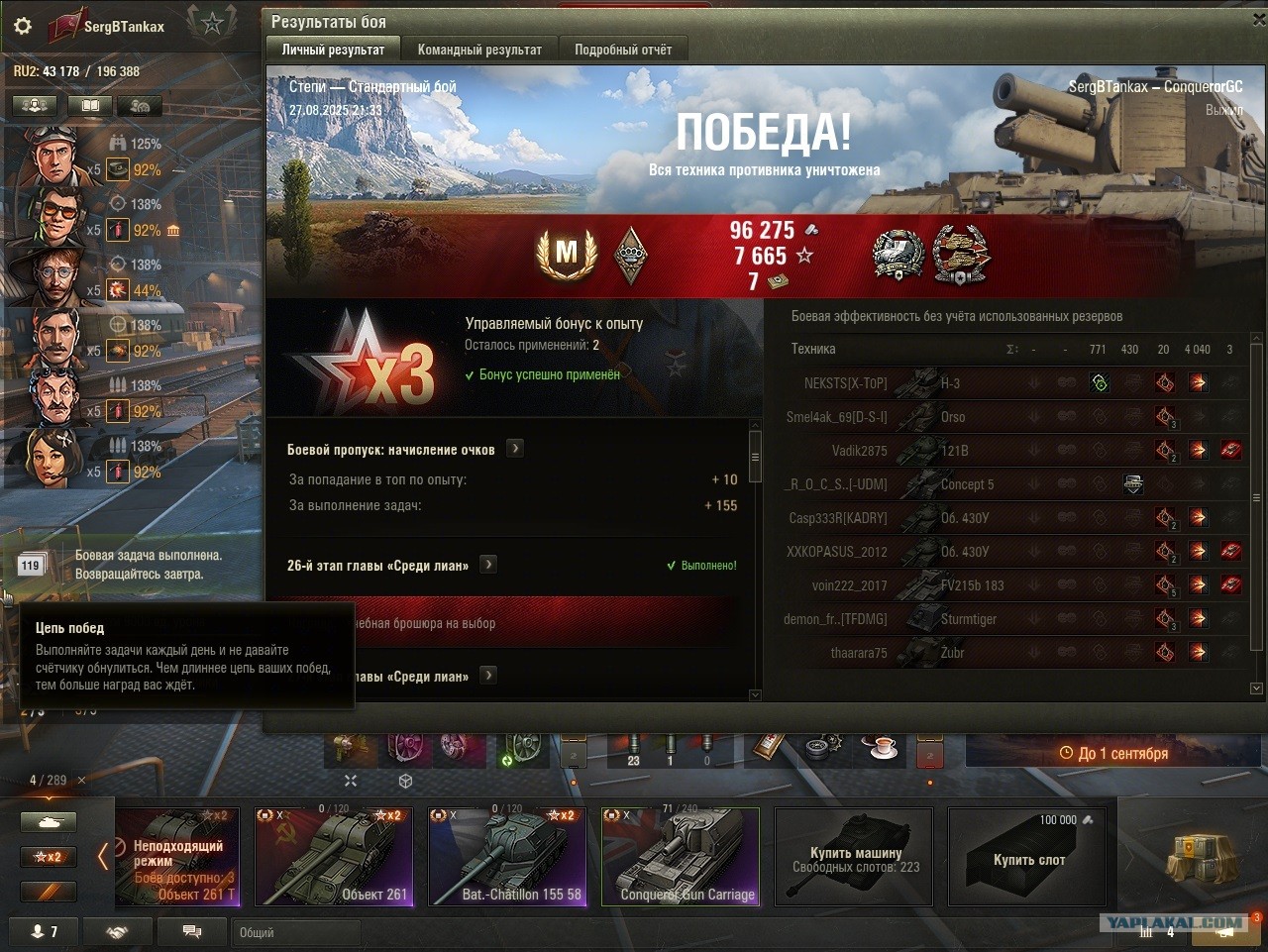The height and width of the screenshot is (952, 1268).
Task: Open the daily task counter 119 icon
Action: pos(30,566)
